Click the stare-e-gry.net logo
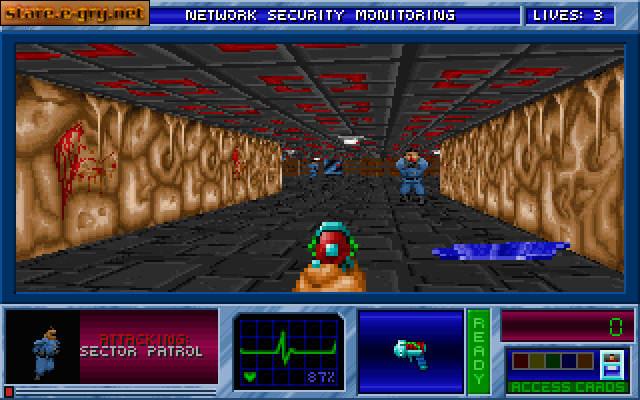 click(75, 14)
